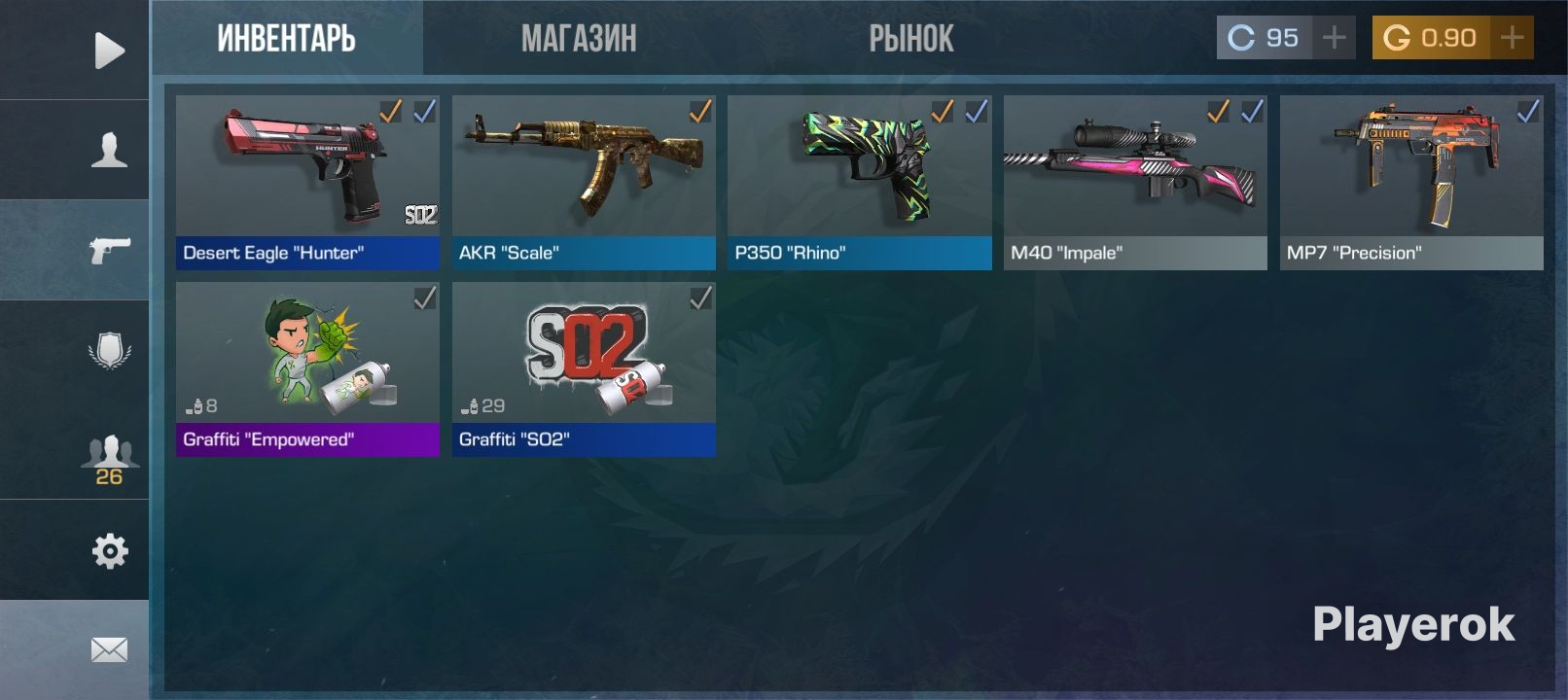Select the Desert Eagle "Hunter" skin
The image size is (1568, 700).
pos(307,183)
